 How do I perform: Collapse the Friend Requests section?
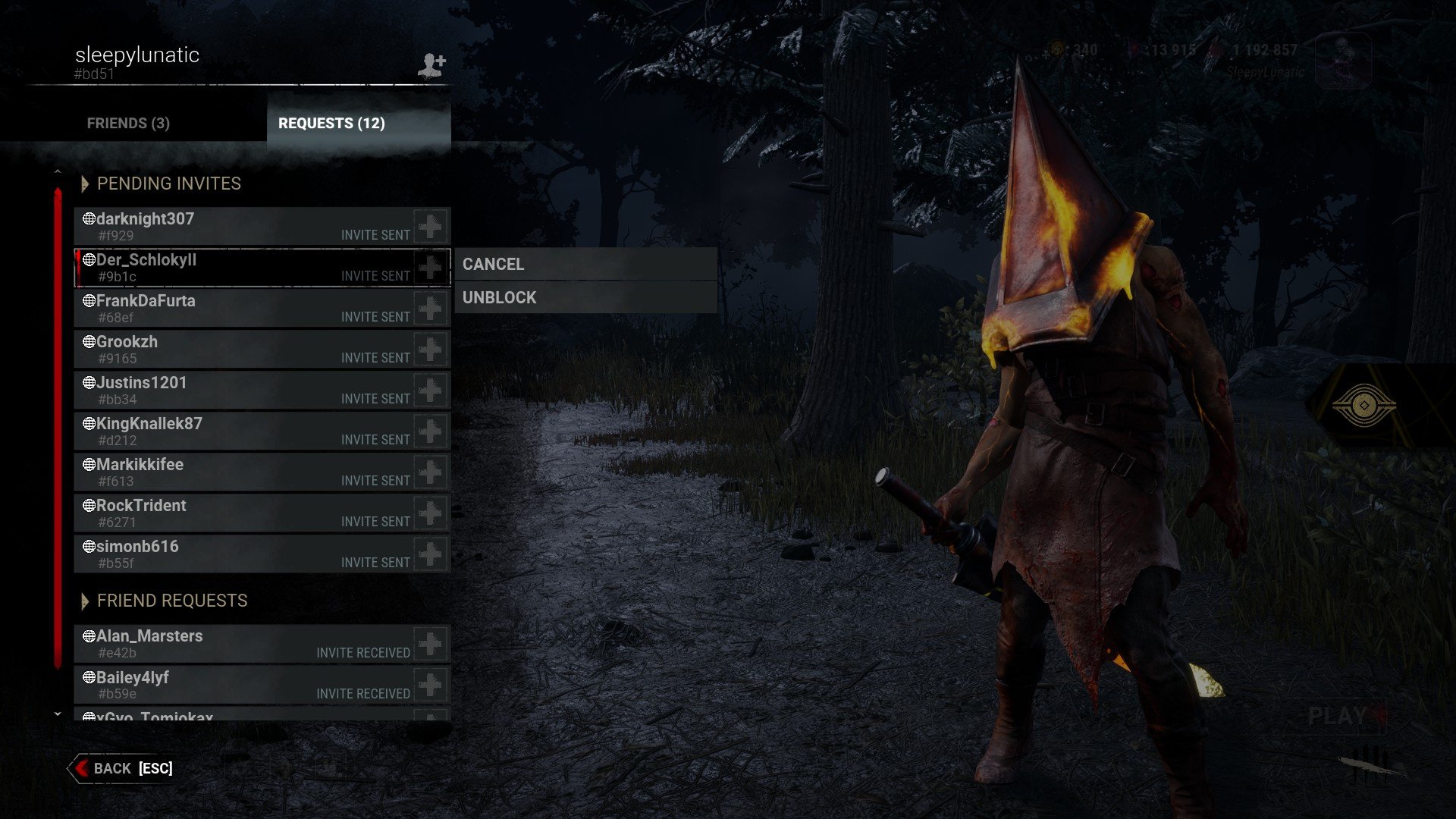pyautogui.click(x=85, y=601)
